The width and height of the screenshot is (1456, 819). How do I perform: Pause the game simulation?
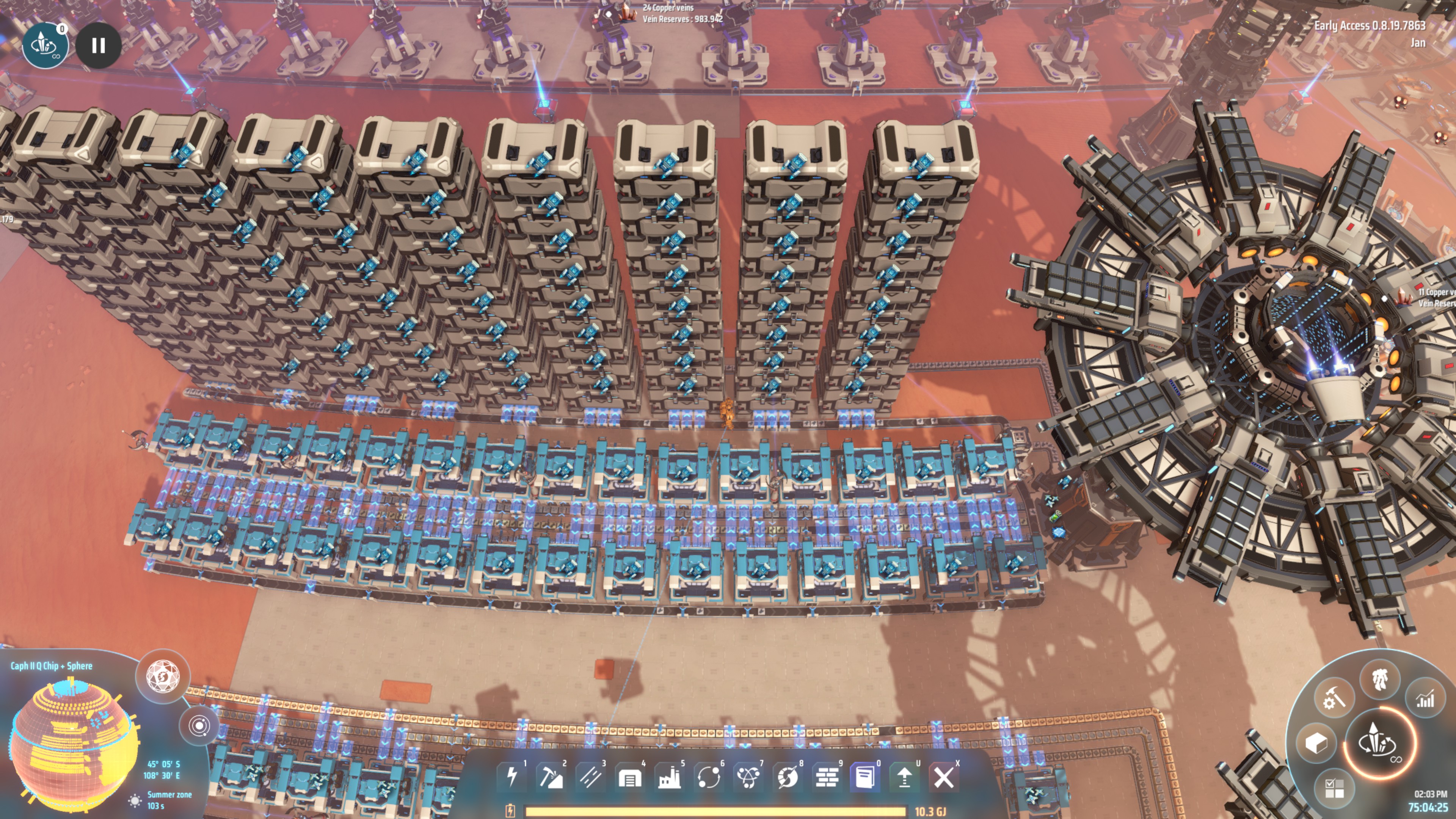point(99,45)
